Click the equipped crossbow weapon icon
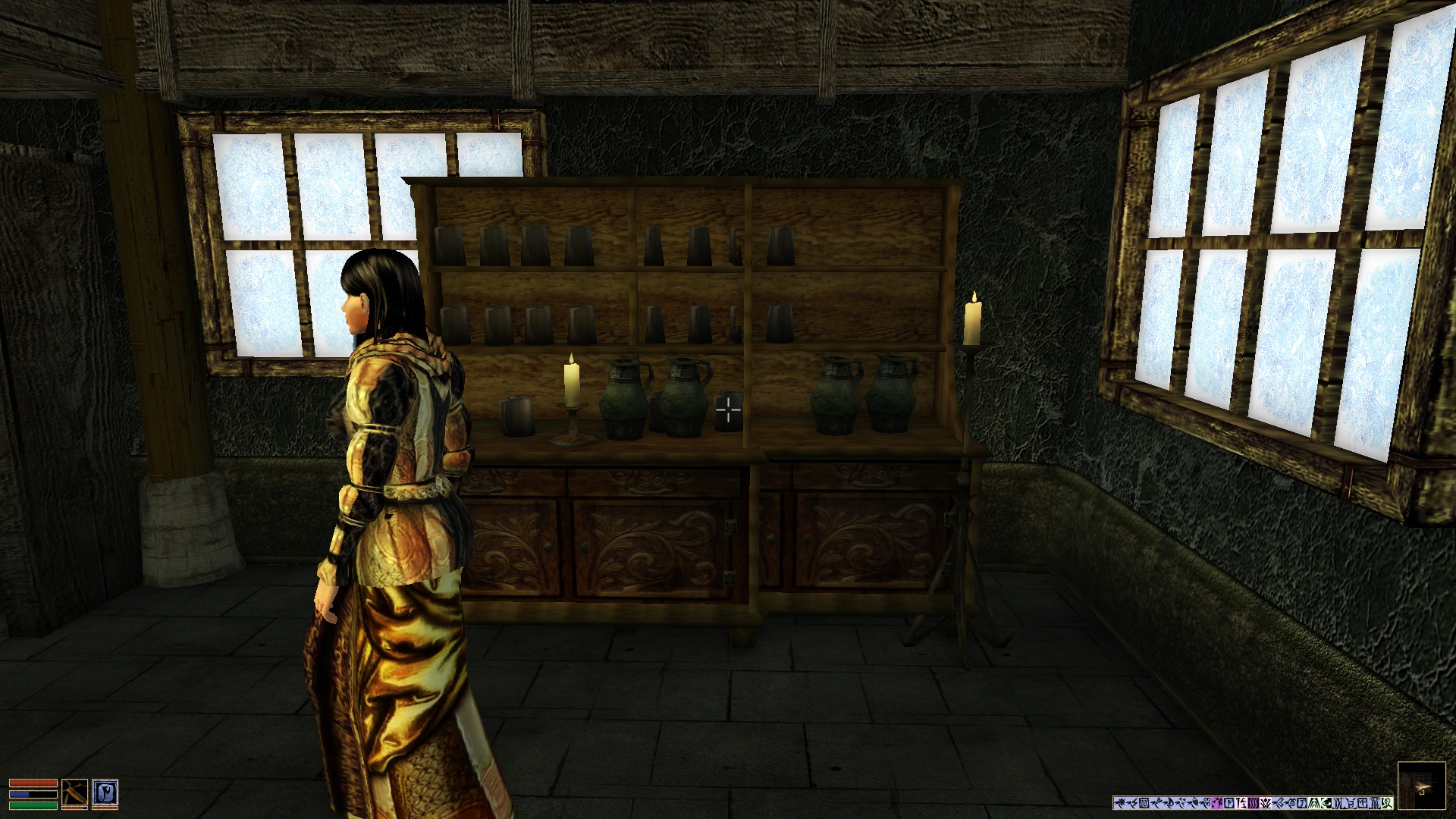The height and width of the screenshot is (819, 1456). pyautogui.click(x=74, y=793)
